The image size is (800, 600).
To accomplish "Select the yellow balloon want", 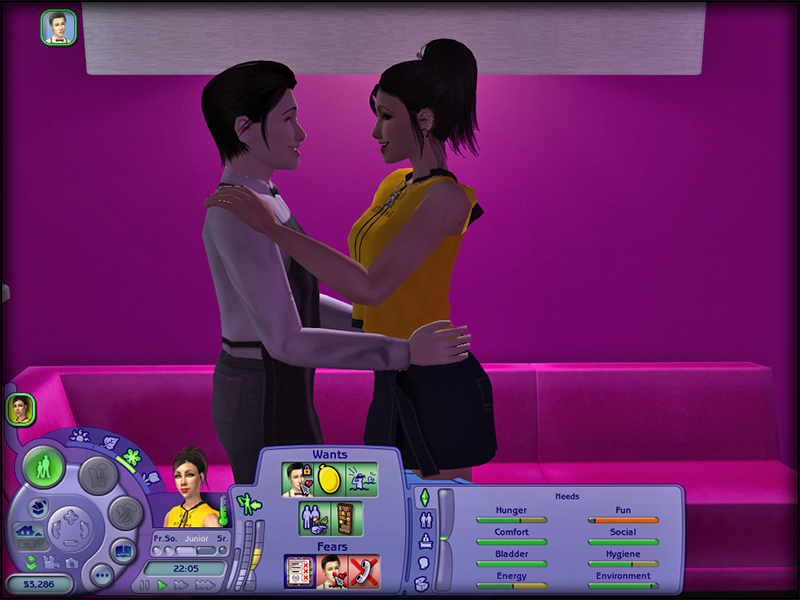I will 330,480.
